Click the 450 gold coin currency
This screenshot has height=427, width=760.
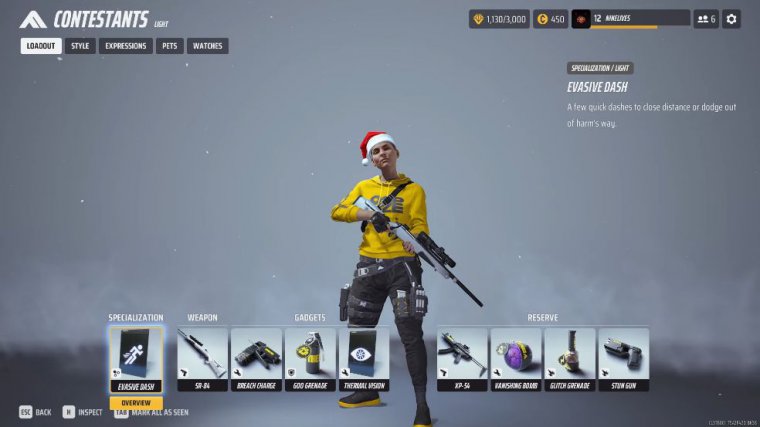(550, 19)
